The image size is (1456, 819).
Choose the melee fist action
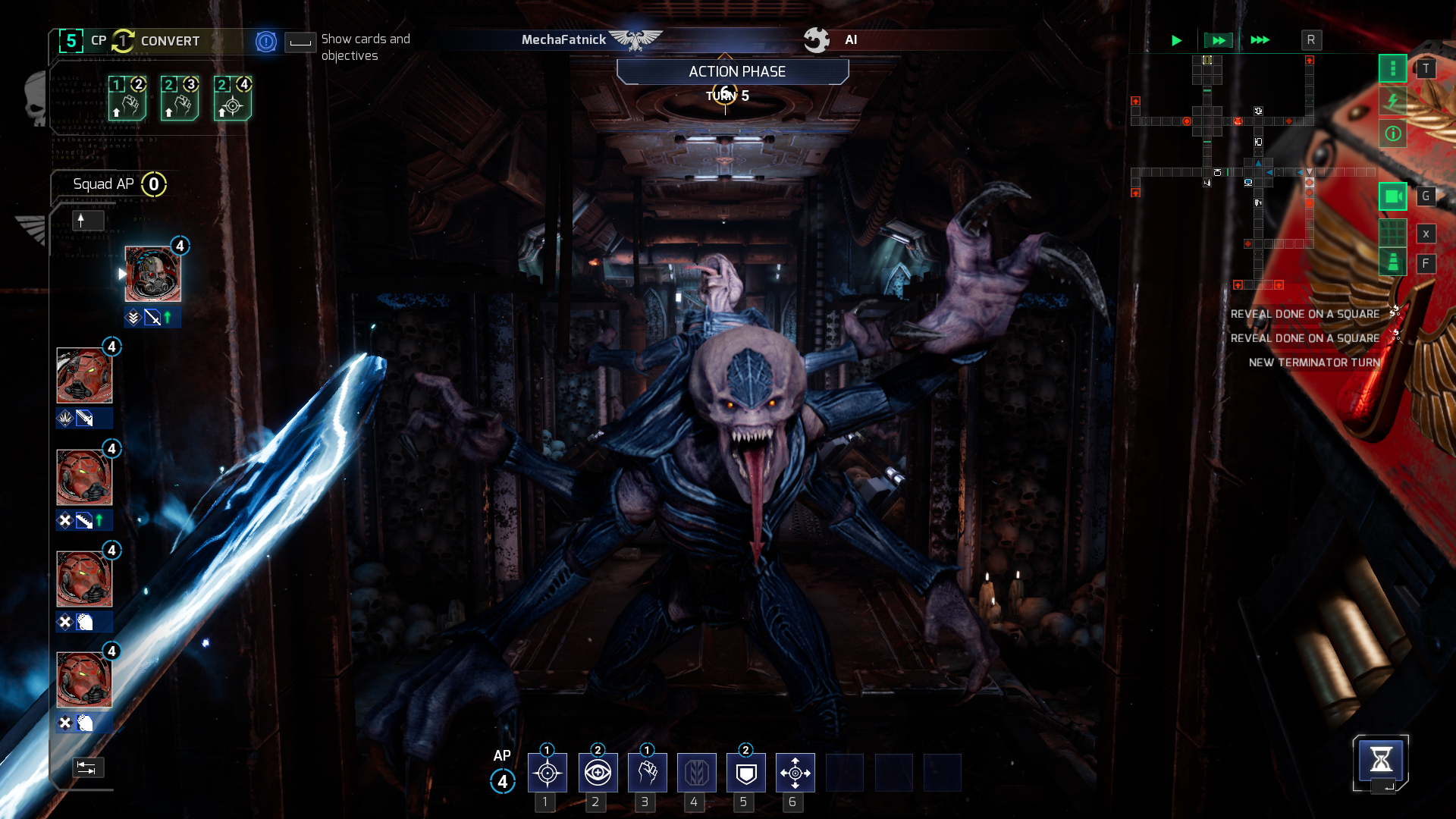[x=647, y=773]
